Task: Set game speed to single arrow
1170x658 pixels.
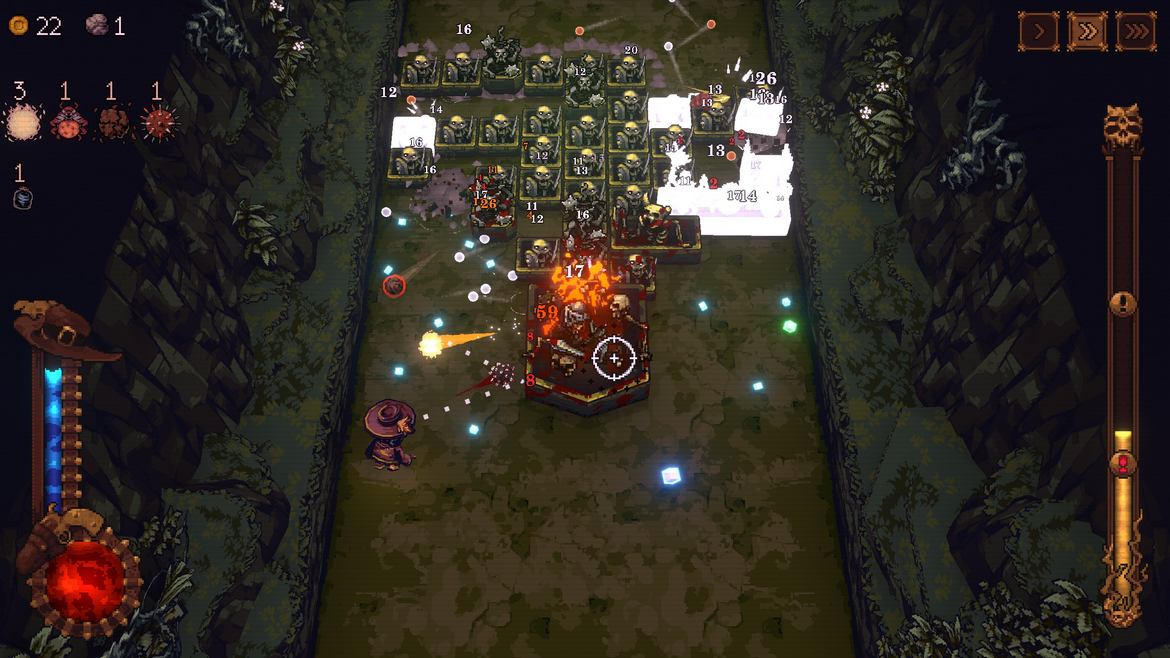Action: (1038, 31)
